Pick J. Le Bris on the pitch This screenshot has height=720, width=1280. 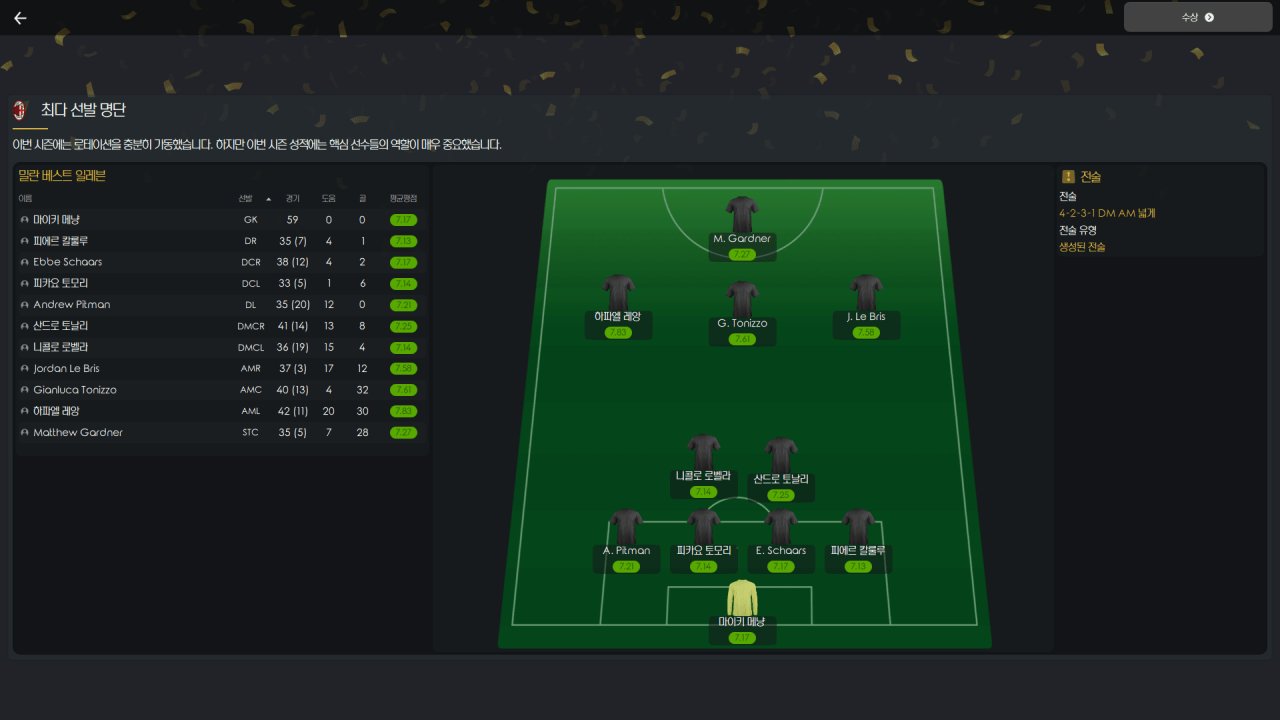click(866, 292)
